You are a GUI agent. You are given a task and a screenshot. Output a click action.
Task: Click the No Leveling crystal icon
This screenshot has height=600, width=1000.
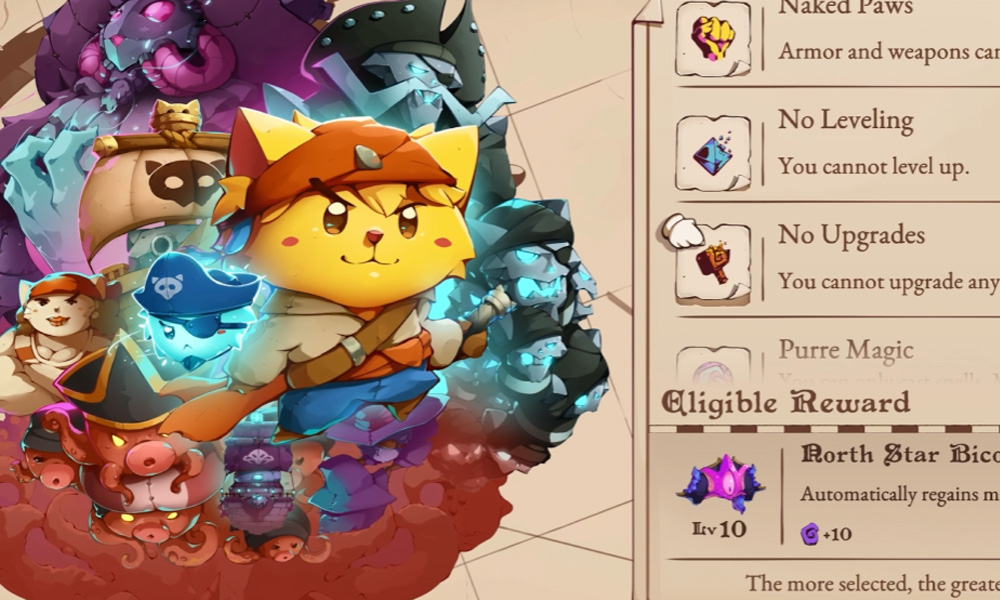click(713, 153)
